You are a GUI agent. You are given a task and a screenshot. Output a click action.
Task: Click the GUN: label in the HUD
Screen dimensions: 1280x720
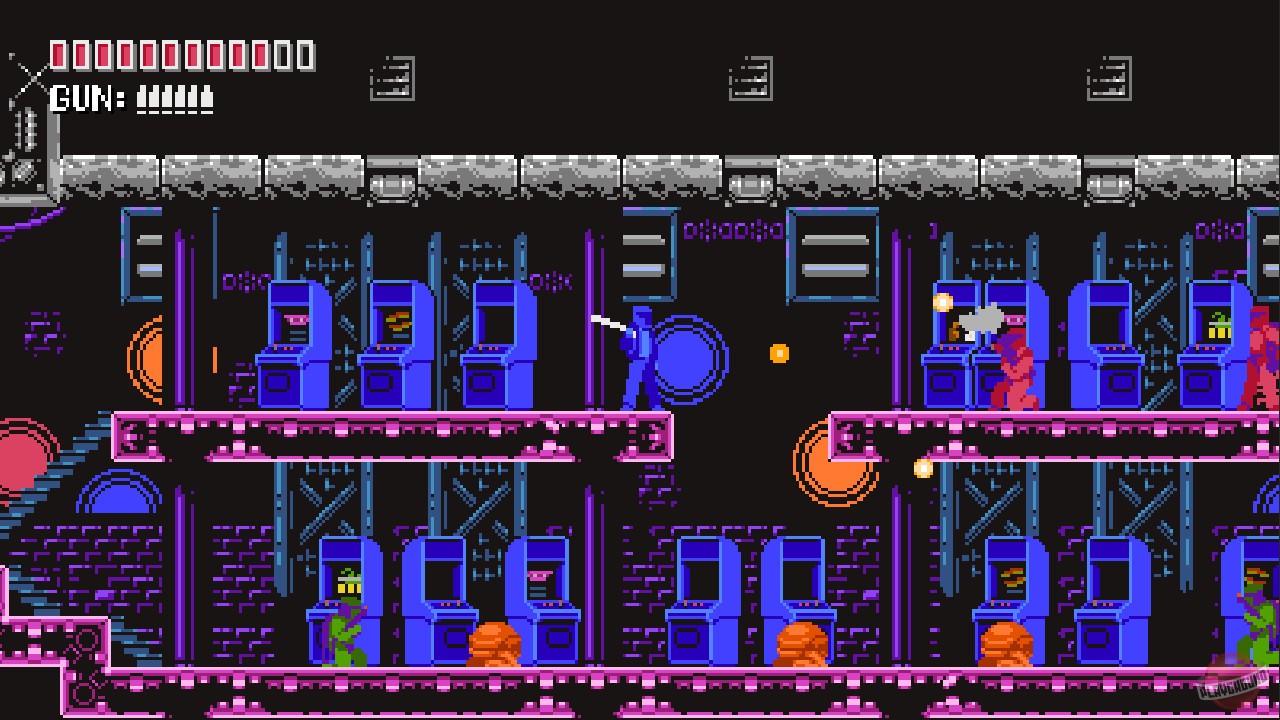click(85, 98)
